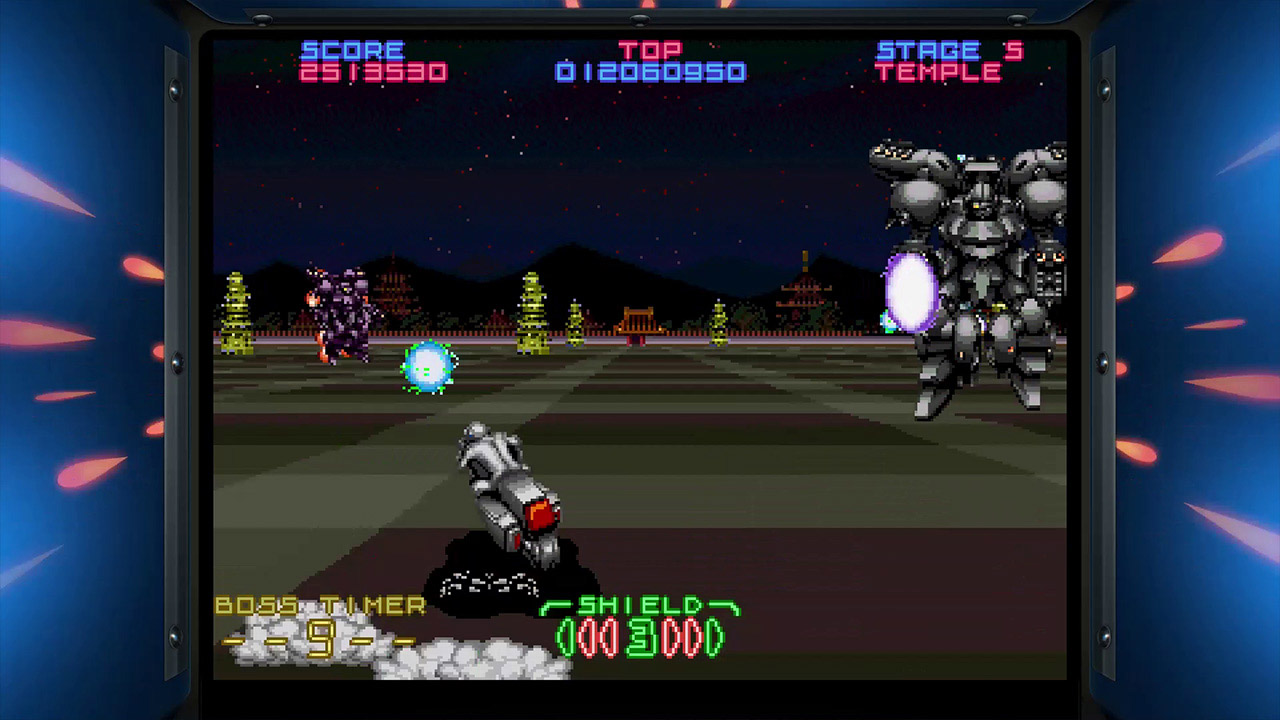
Task: Click the glowing white orb projectile
Action: (910, 290)
